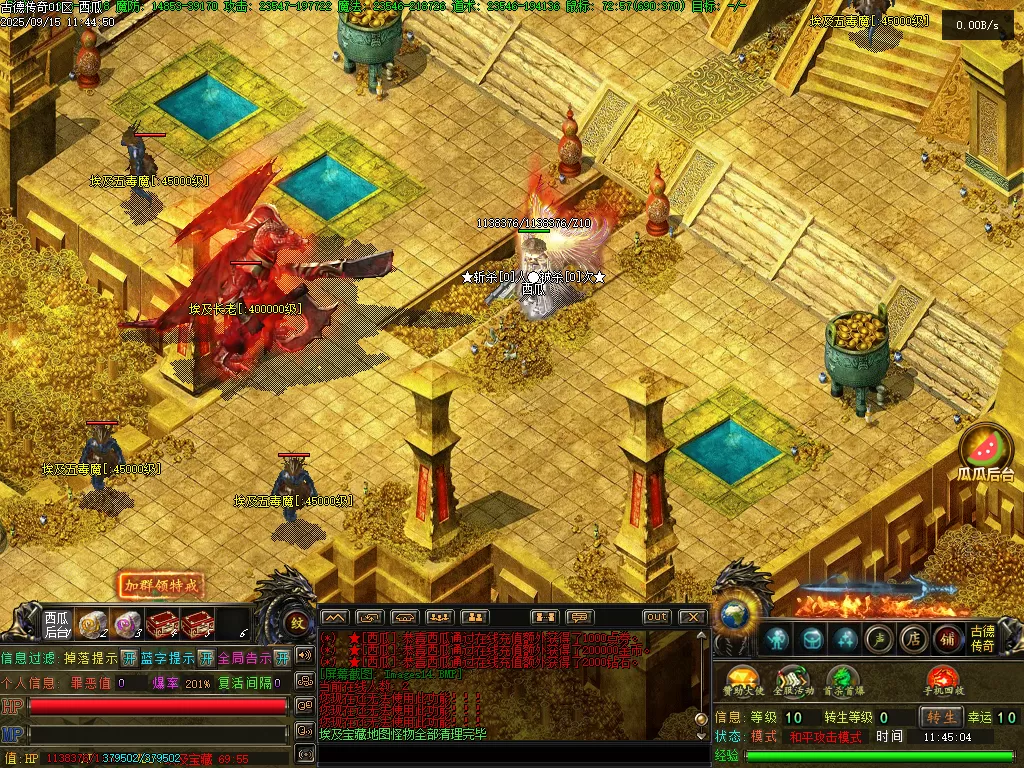Open the 全服活动 server events icon
Image resolution: width=1024 pixels, height=768 pixels.
click(793, 680)
